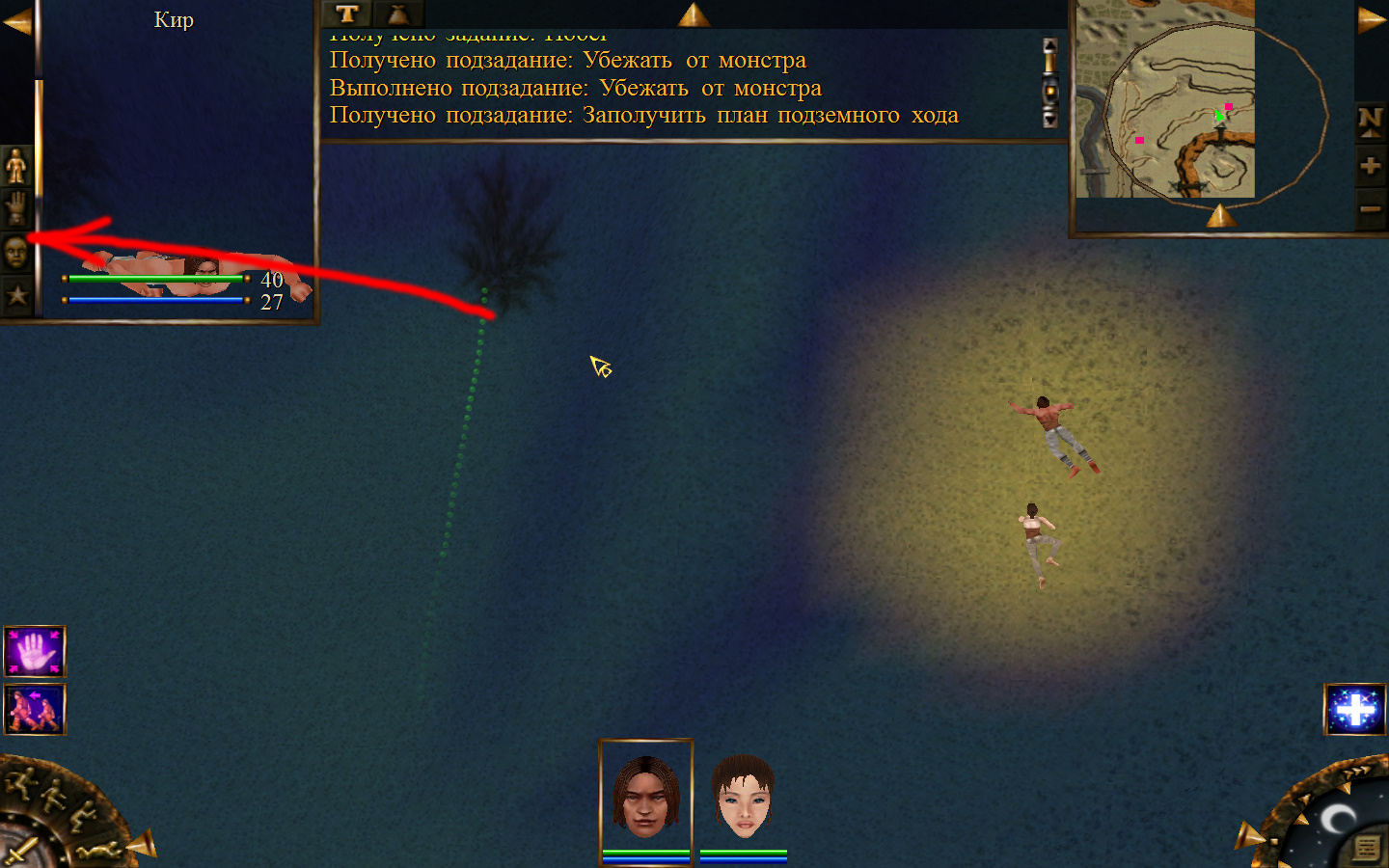Select the male hero portrait
1389x868 pixels.
tap(646, 797)
